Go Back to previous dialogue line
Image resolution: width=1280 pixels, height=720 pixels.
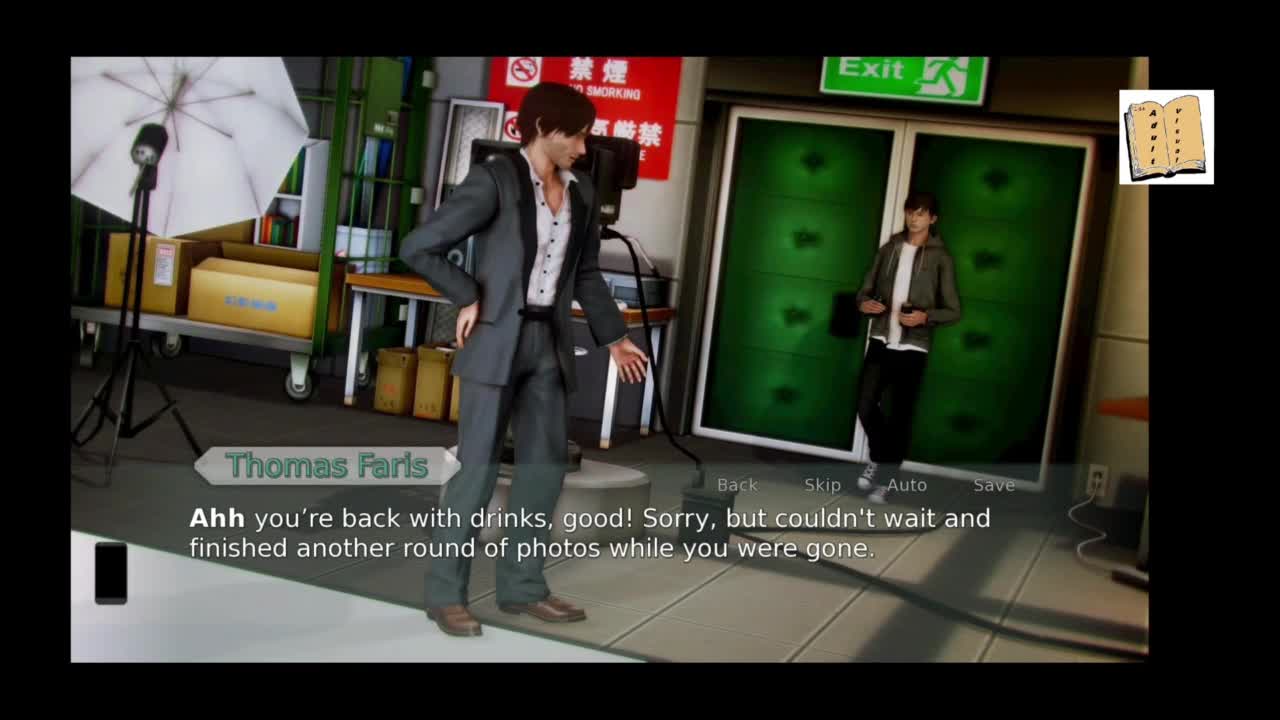tap(737, 485)
